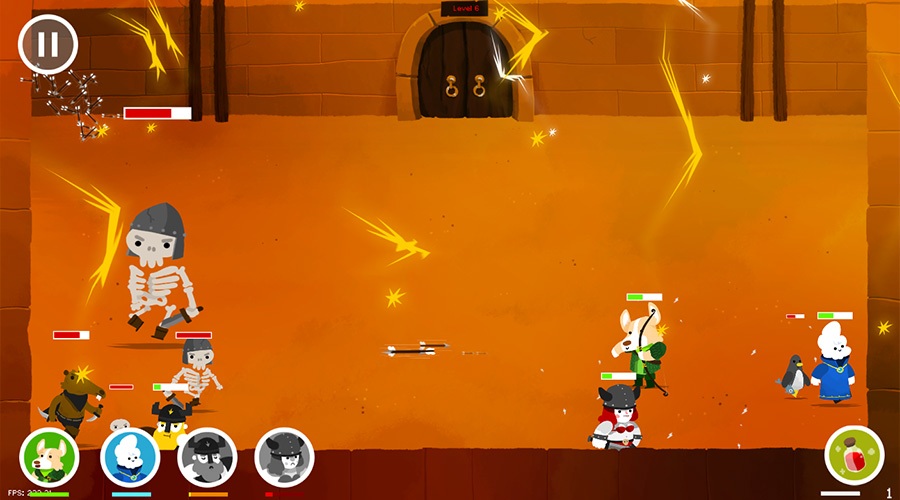
Task: Pause the game with the pause button
Action: 47,43
